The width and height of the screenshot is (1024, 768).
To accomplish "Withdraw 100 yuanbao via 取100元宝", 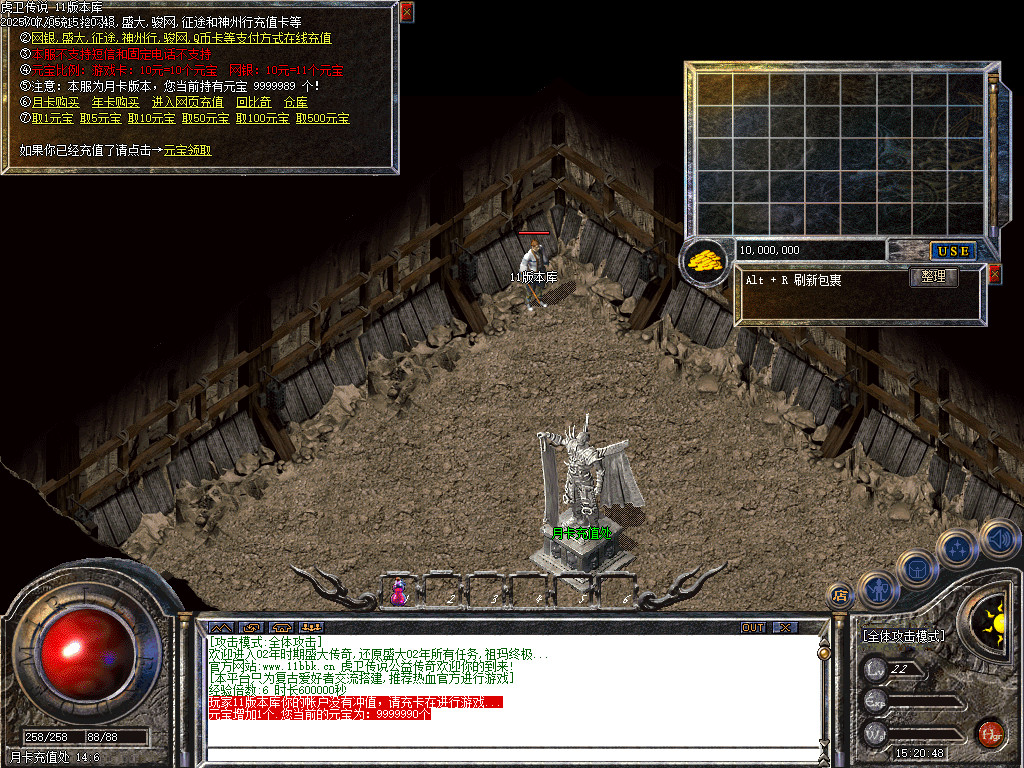I will (x=262, y=118).
